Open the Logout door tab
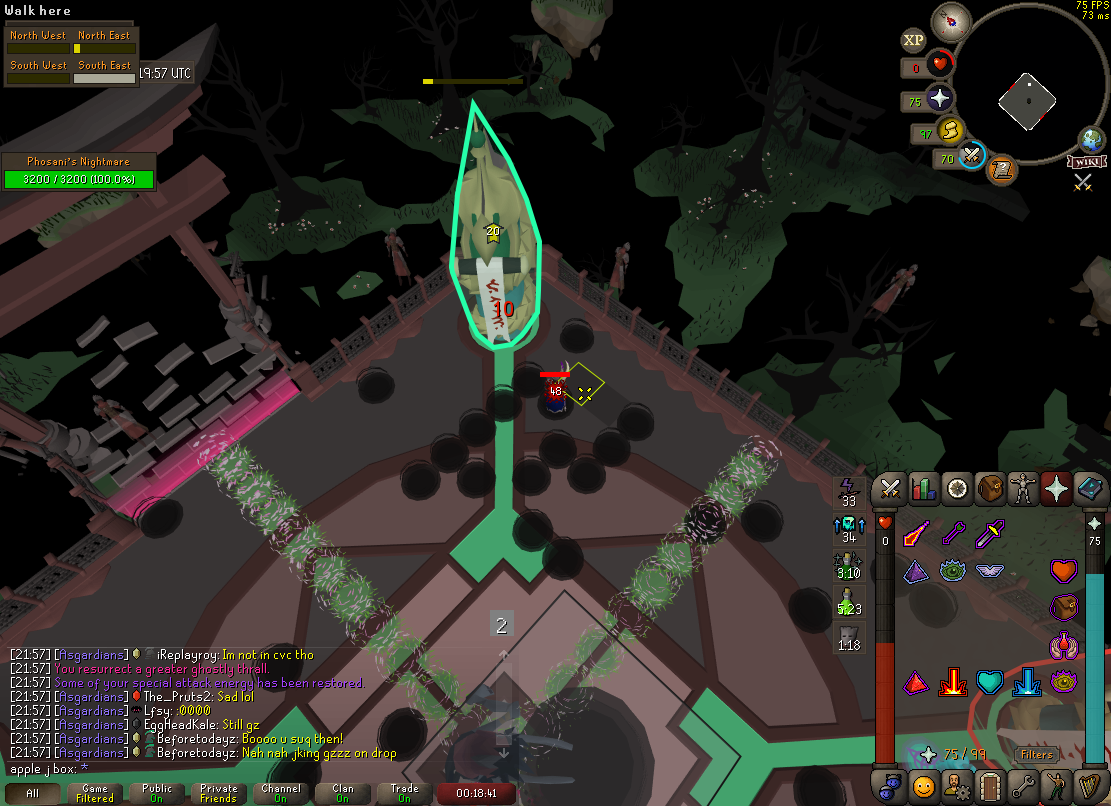The width and height of the screenshot is (1111, 806). click(x=991, y=786)
